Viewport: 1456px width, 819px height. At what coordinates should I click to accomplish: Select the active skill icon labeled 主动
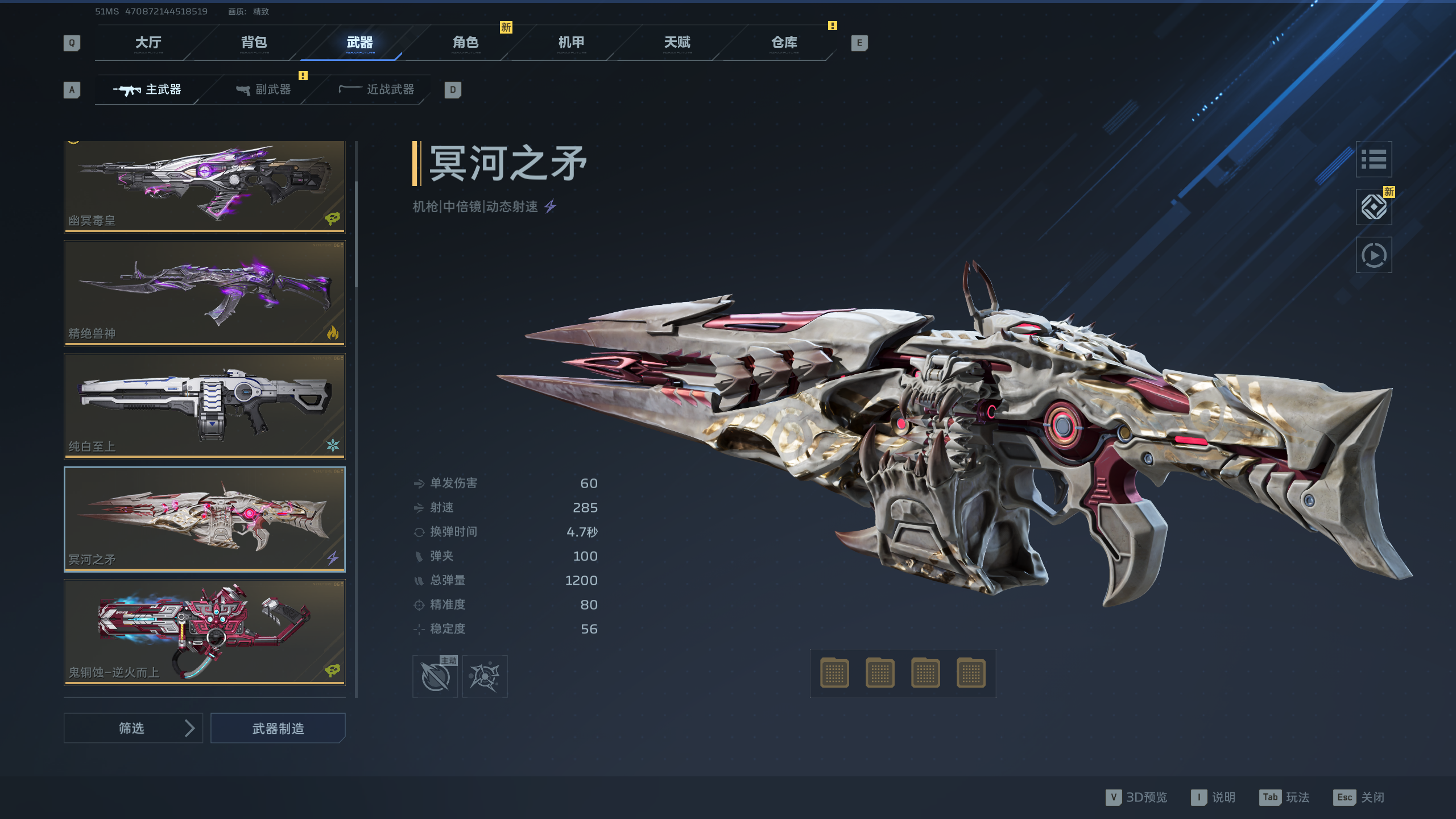(435, 677)
